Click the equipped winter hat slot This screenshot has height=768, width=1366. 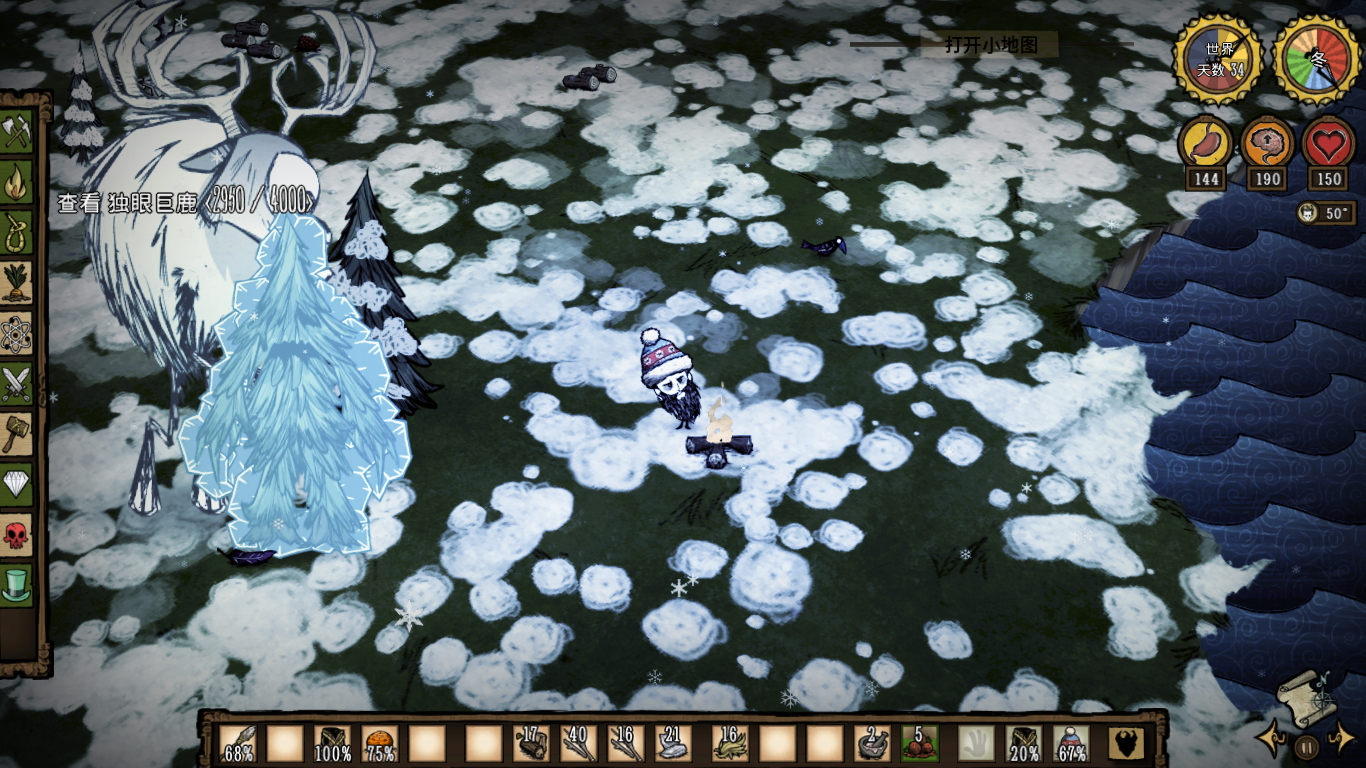[x=1071, y=744]
